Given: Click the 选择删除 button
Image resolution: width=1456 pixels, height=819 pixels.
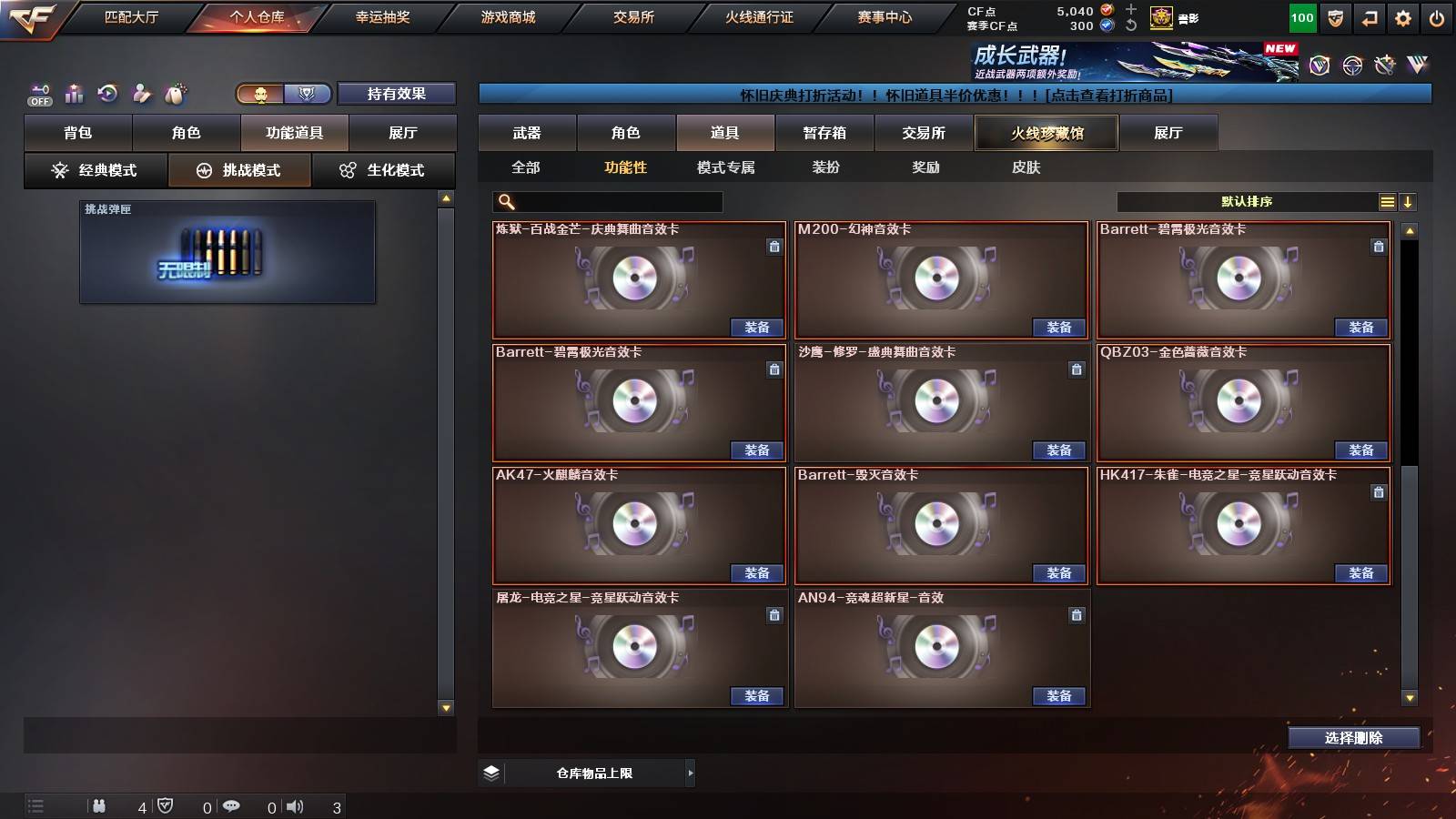Looking at the screenshot, I should pyautogui.click(x=1354, y=738).
